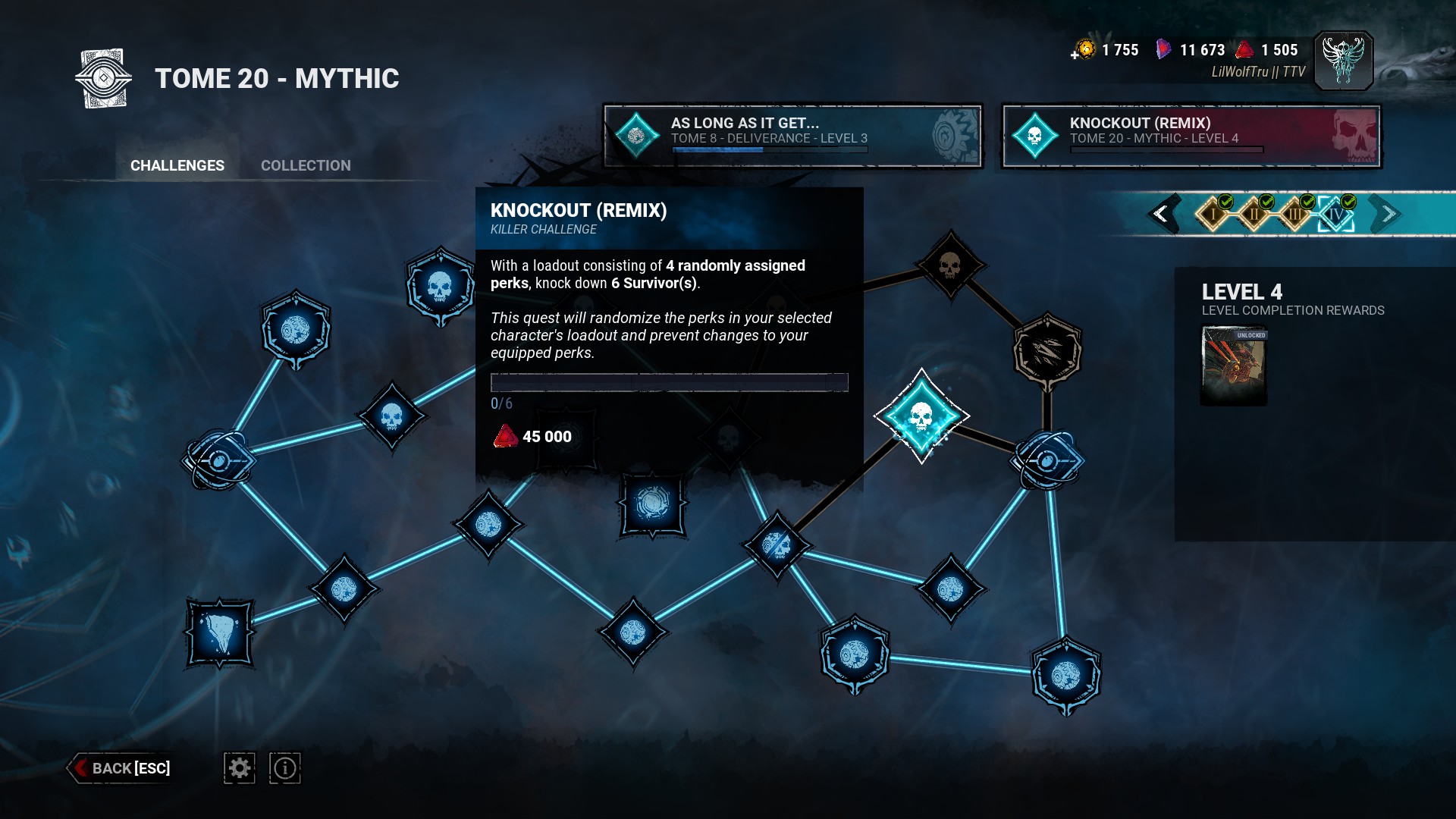Switch to the Collection tab
Image resolution: width=1456 pixels, height=819 pixels.
(306, 165)
